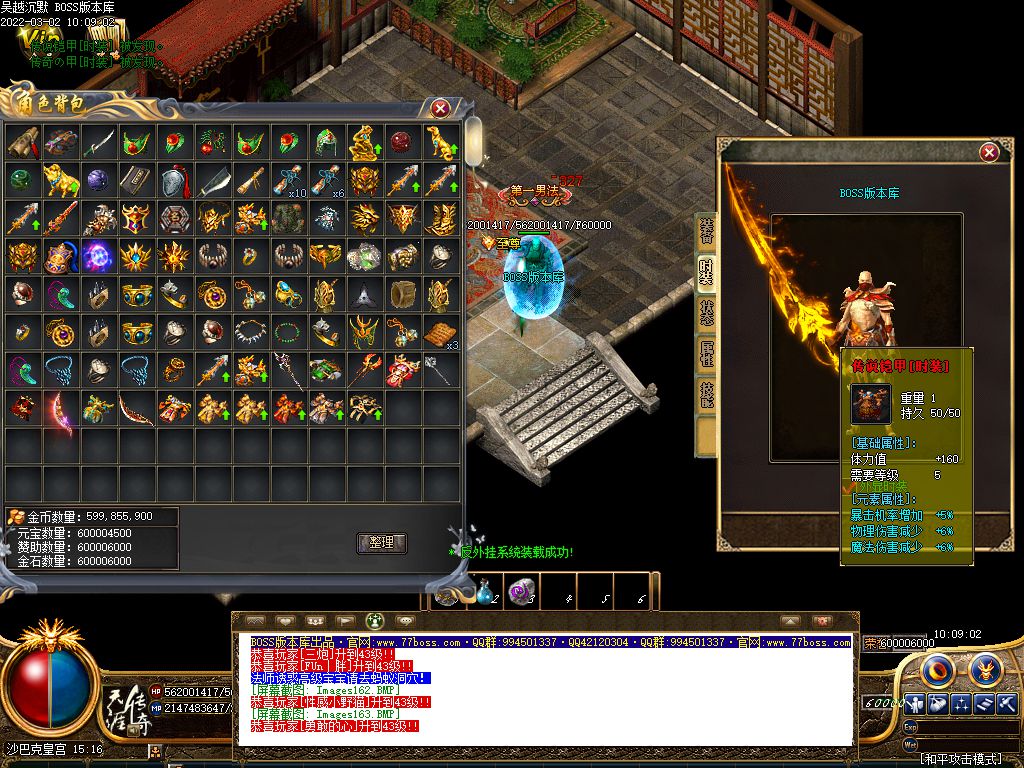This screenshot has width=1024, height=768.
Task: Select the 时装 fashion tab
Action: click(706, 272)
